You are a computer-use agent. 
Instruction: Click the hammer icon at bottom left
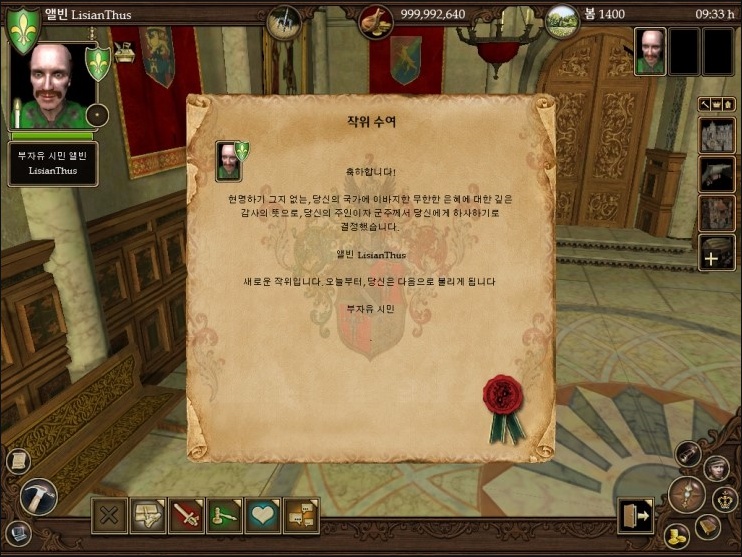click(38, 496)
